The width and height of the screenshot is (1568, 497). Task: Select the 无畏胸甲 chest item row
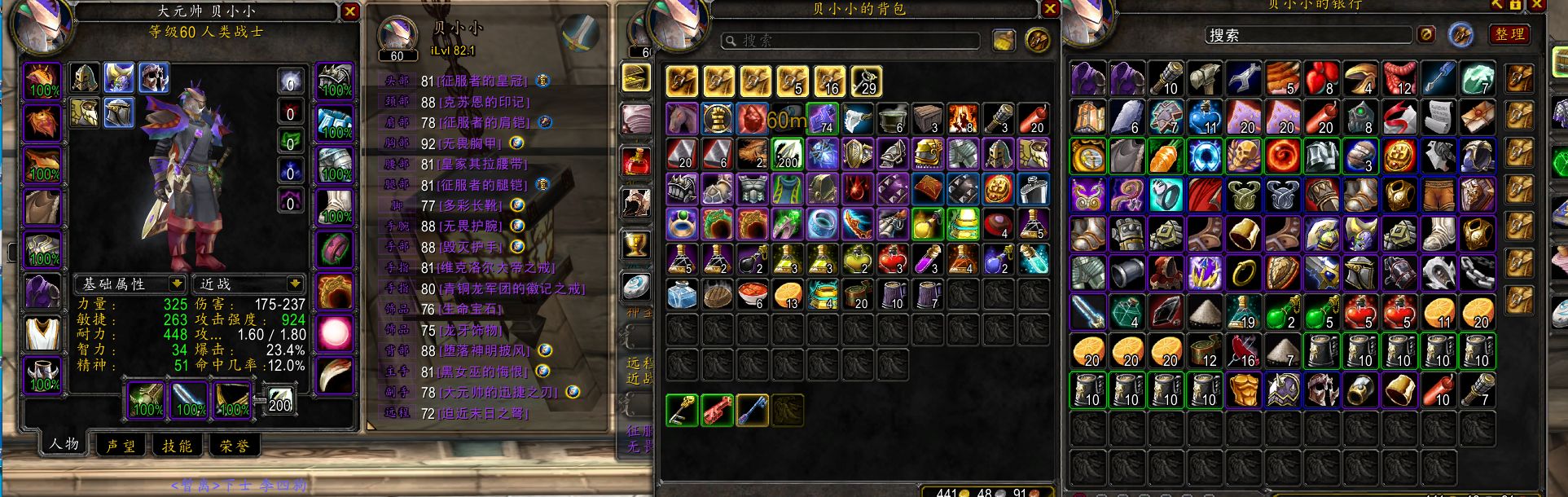[x=470, y=143]
